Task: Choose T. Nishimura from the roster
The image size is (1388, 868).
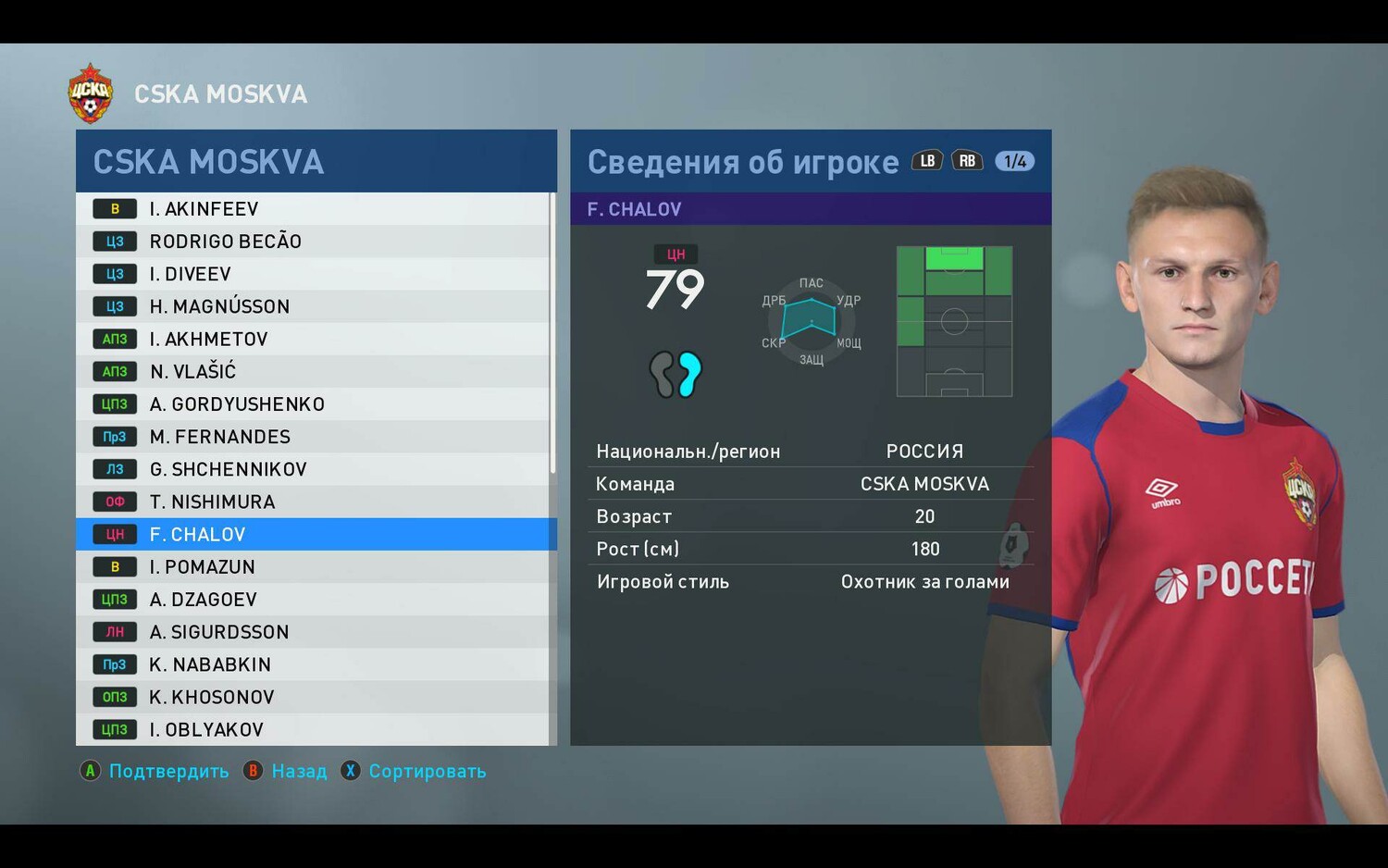Action: click(x=315, y=502)
